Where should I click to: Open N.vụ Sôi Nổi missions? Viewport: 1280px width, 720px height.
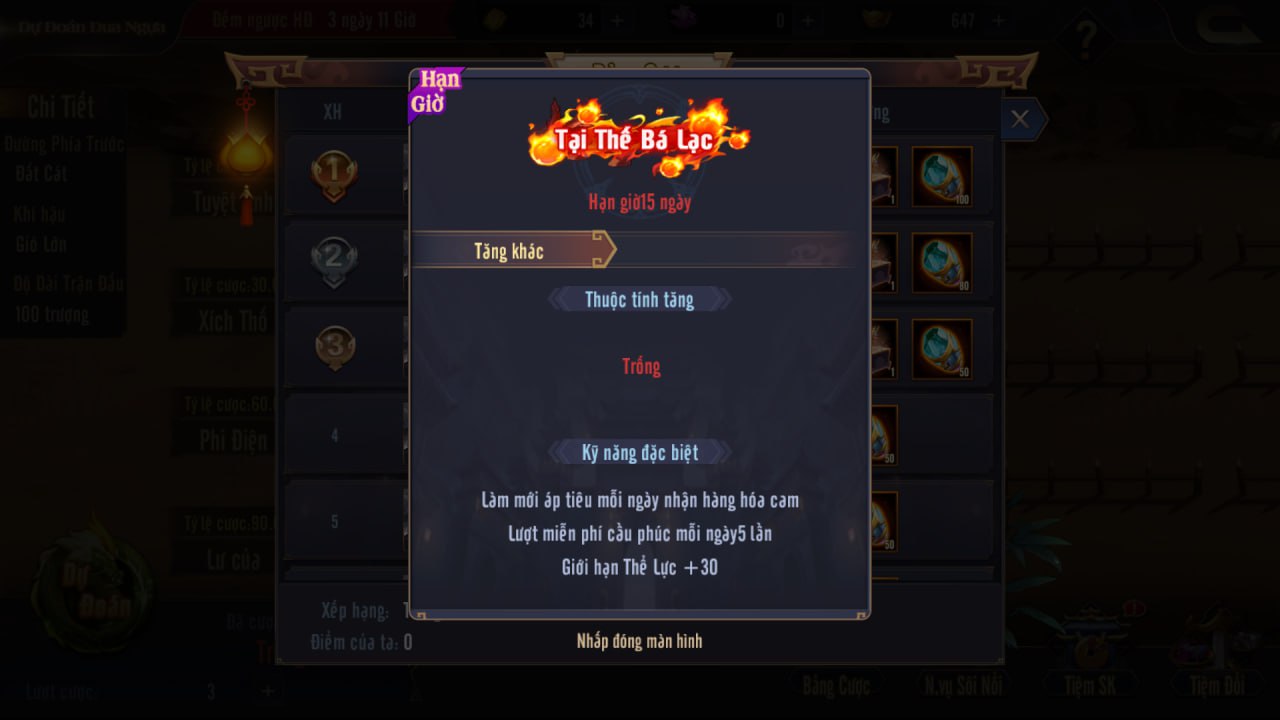pyautogui.click(x=962, y=685)
